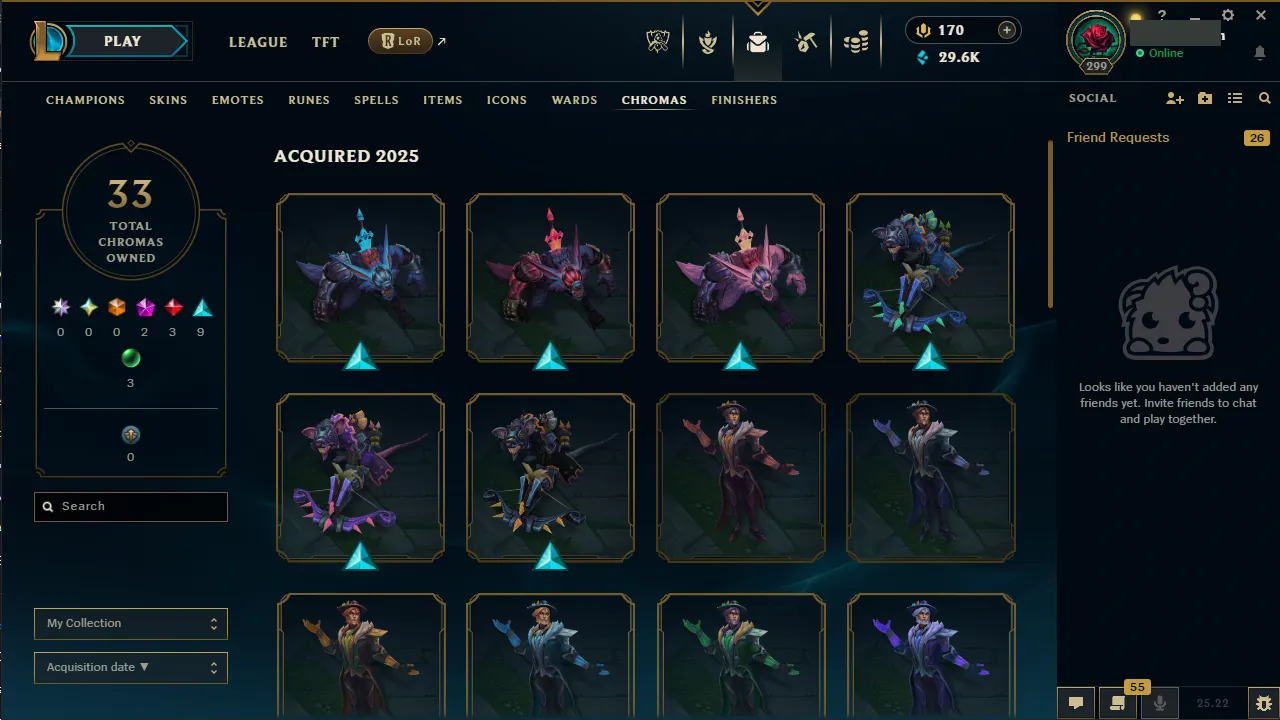Screen dimensions: 1280x720
Task: Report a bug using the bug icon
Action: (1262, 703)
